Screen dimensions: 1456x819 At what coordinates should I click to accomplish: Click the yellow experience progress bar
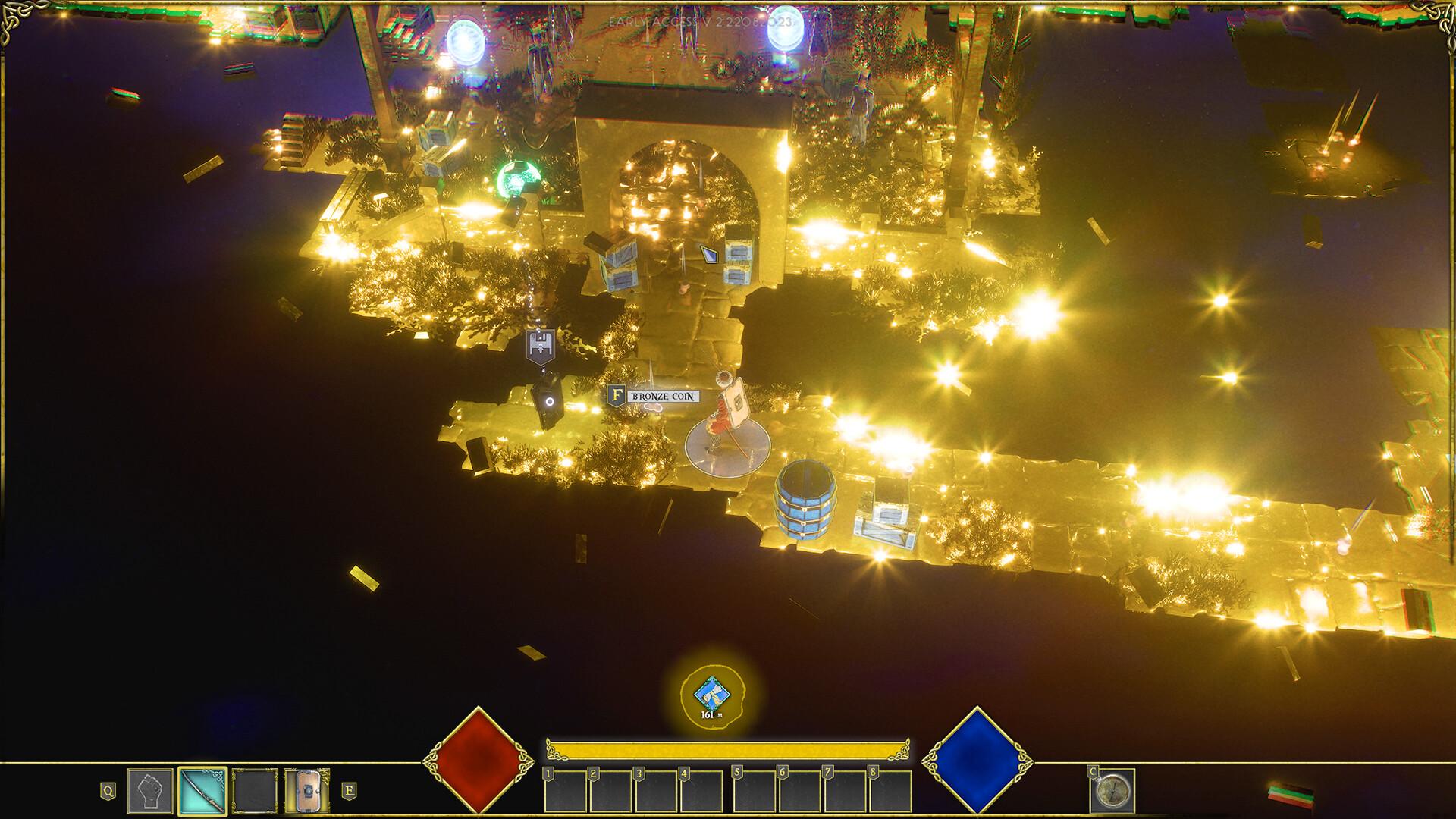[730, 749]
